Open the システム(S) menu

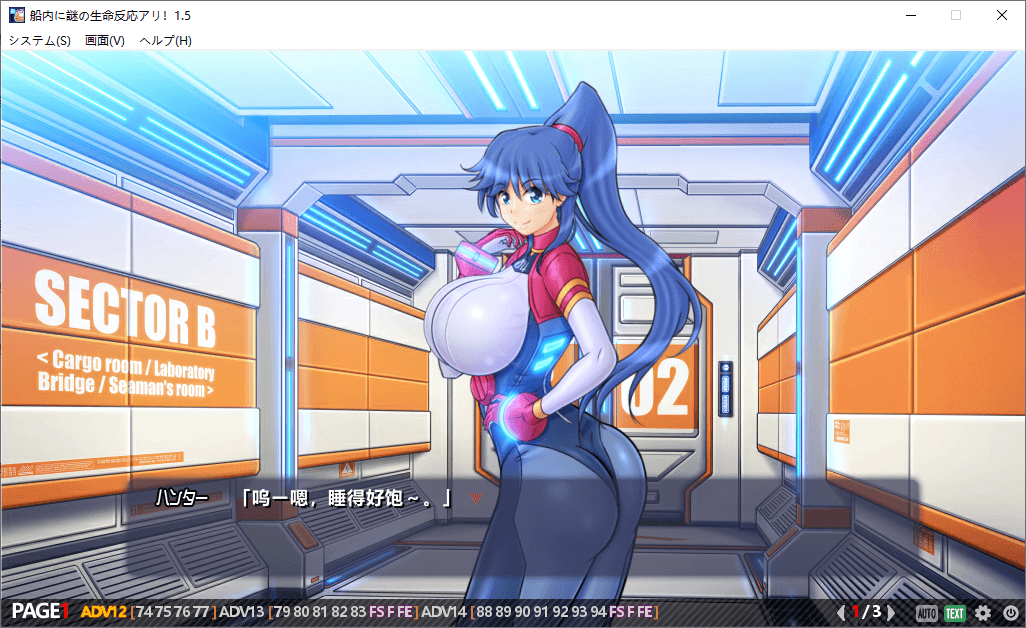point(40,41)
